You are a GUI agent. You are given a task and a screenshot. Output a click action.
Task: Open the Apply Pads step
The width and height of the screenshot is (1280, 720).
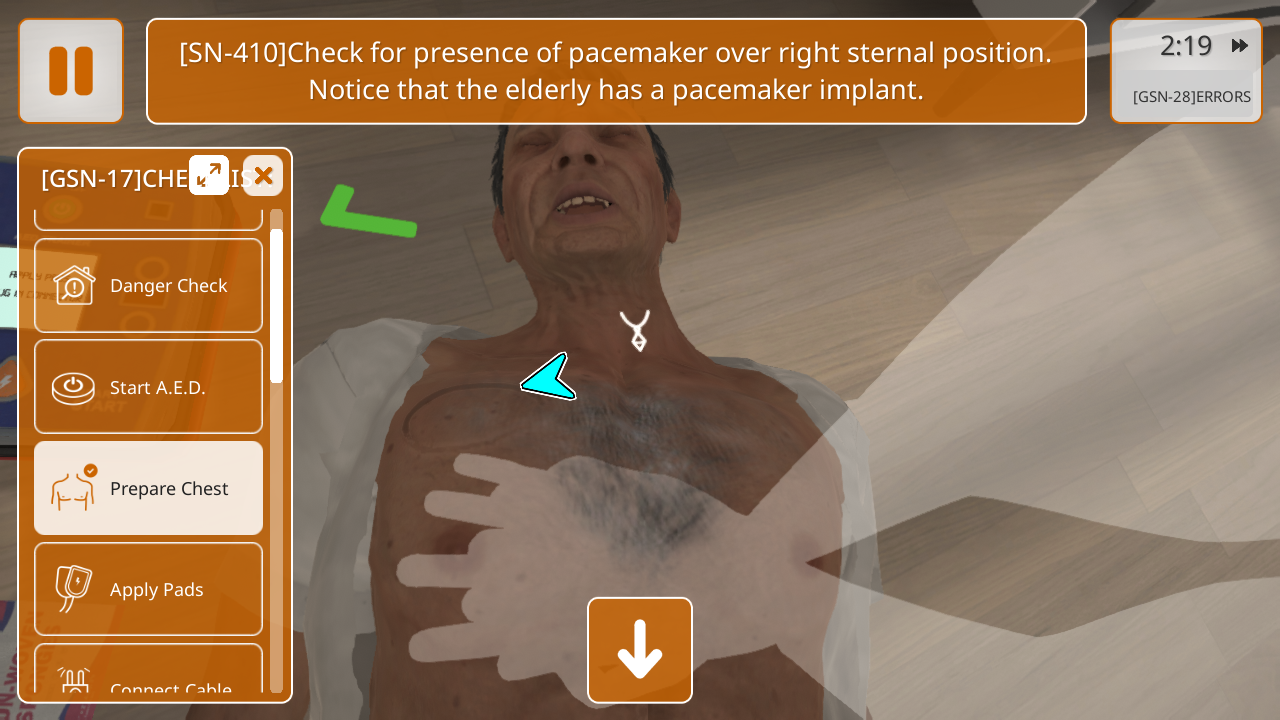(149, 589)
